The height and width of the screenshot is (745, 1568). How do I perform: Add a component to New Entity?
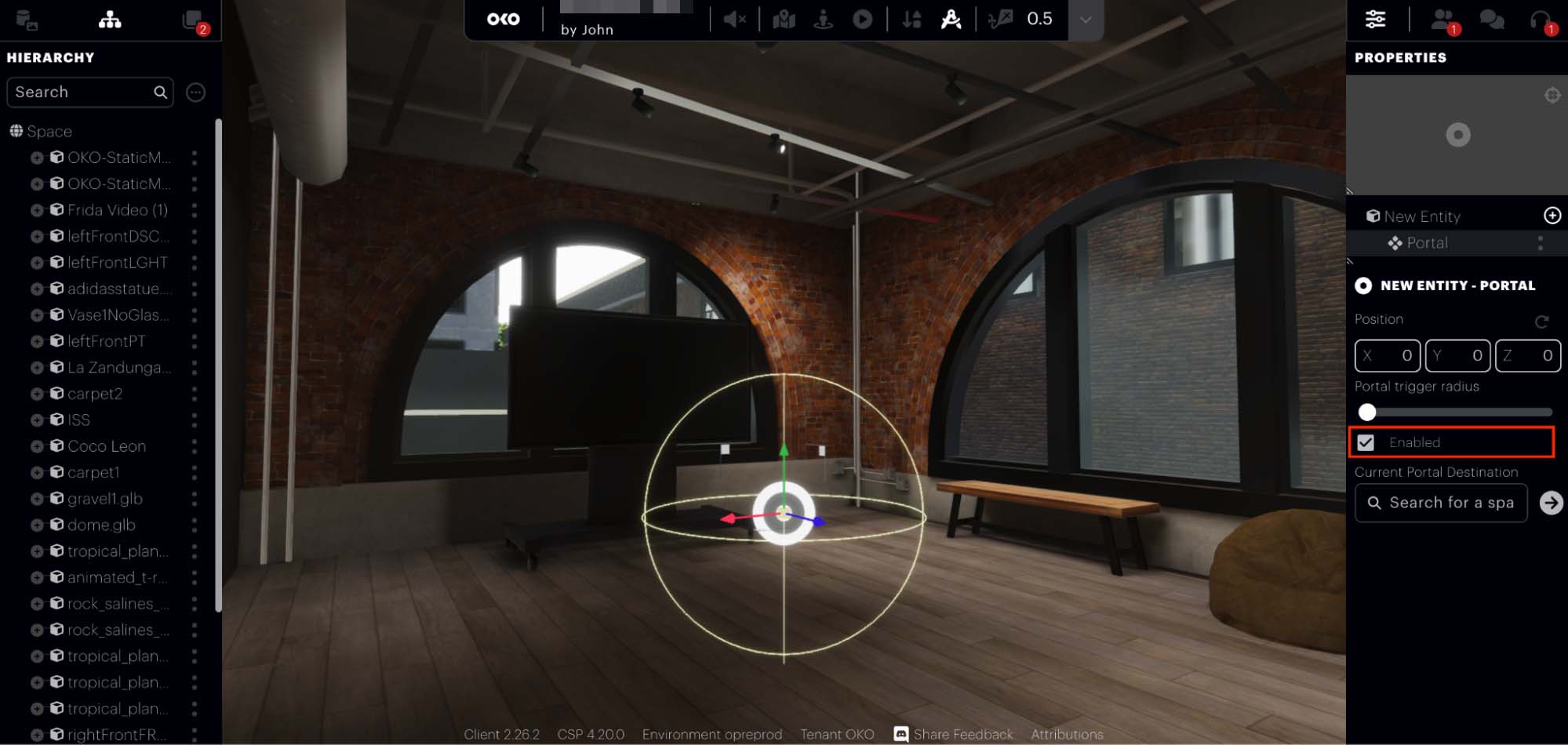1552,216
